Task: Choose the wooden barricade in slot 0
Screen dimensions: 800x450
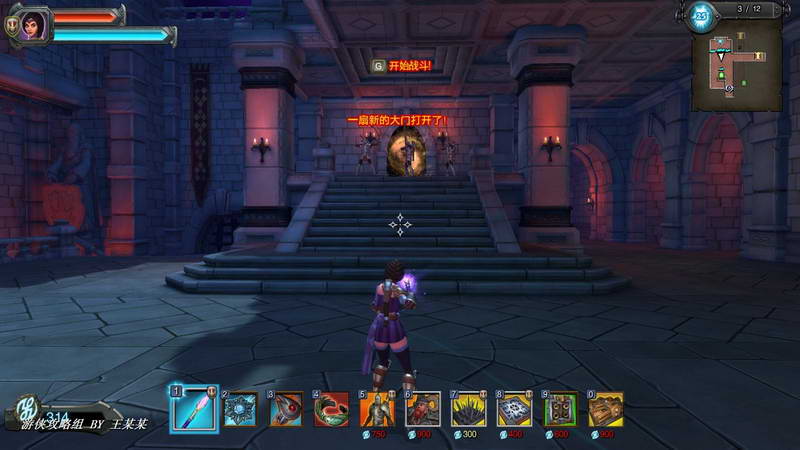Action: tap(606, 409)
